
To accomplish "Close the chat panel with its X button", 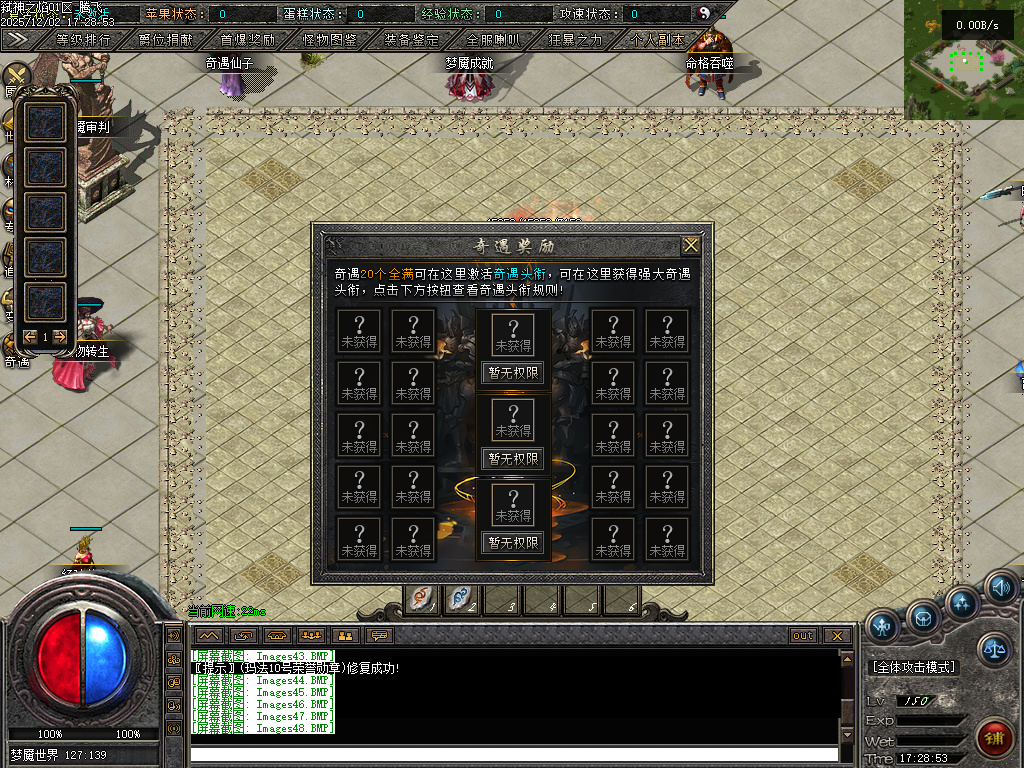I will tap(837, 636).
